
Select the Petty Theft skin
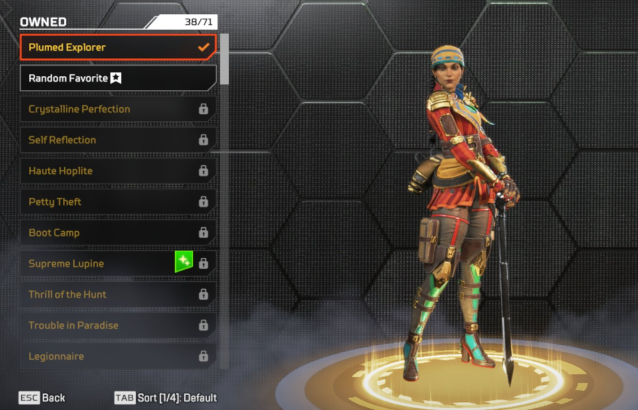[x=118, y=202]
